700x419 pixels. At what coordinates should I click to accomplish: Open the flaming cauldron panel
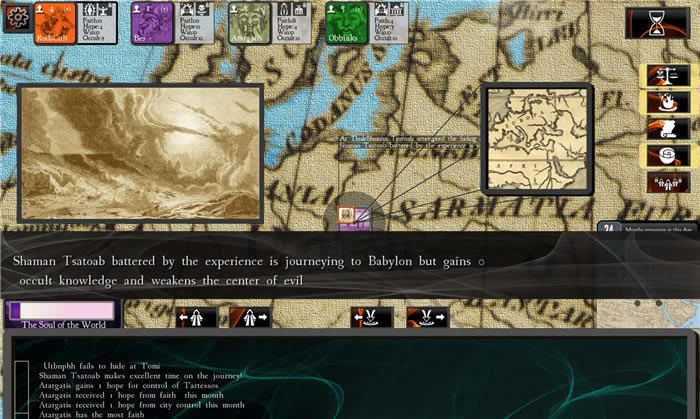(x=661, y=102)
